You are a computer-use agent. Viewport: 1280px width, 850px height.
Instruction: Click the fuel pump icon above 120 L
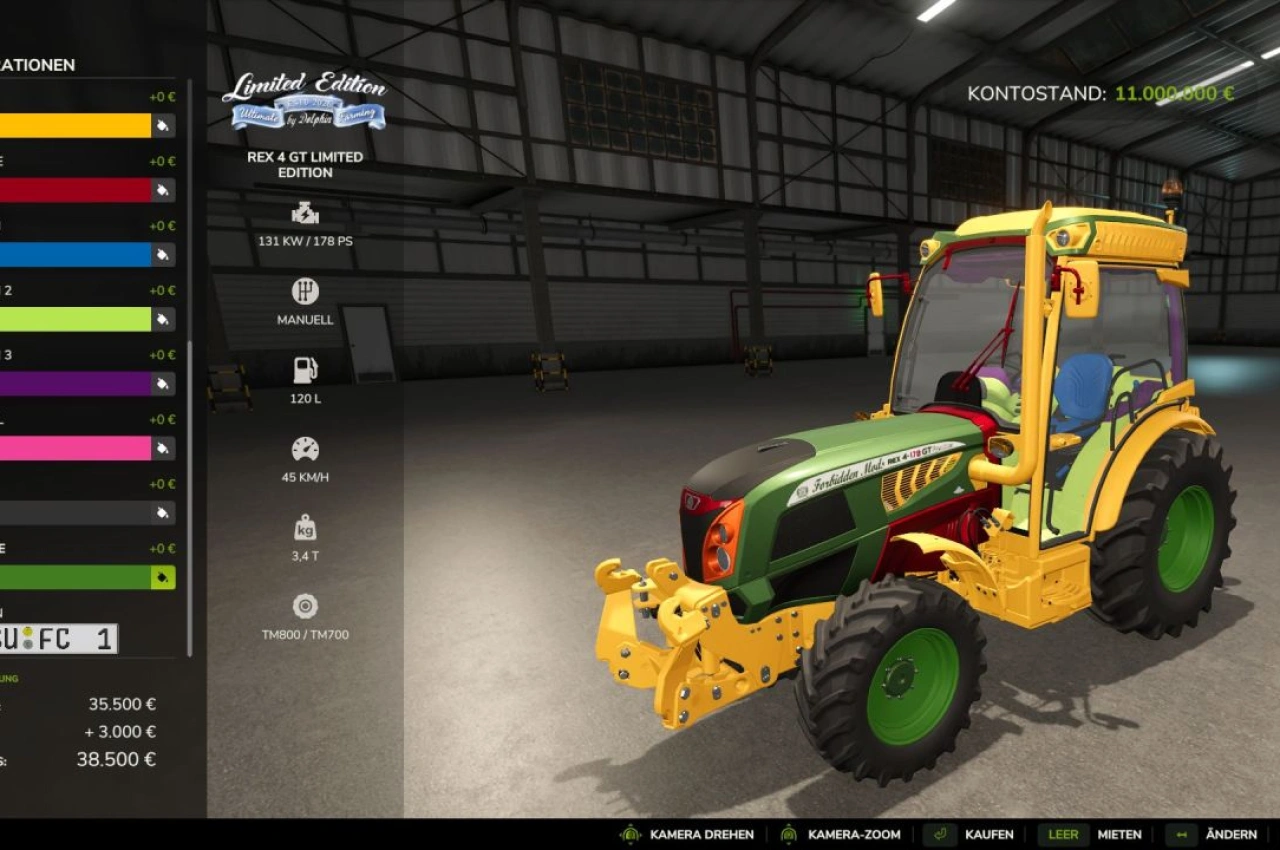pyautogui.click(x=304, y=369)
